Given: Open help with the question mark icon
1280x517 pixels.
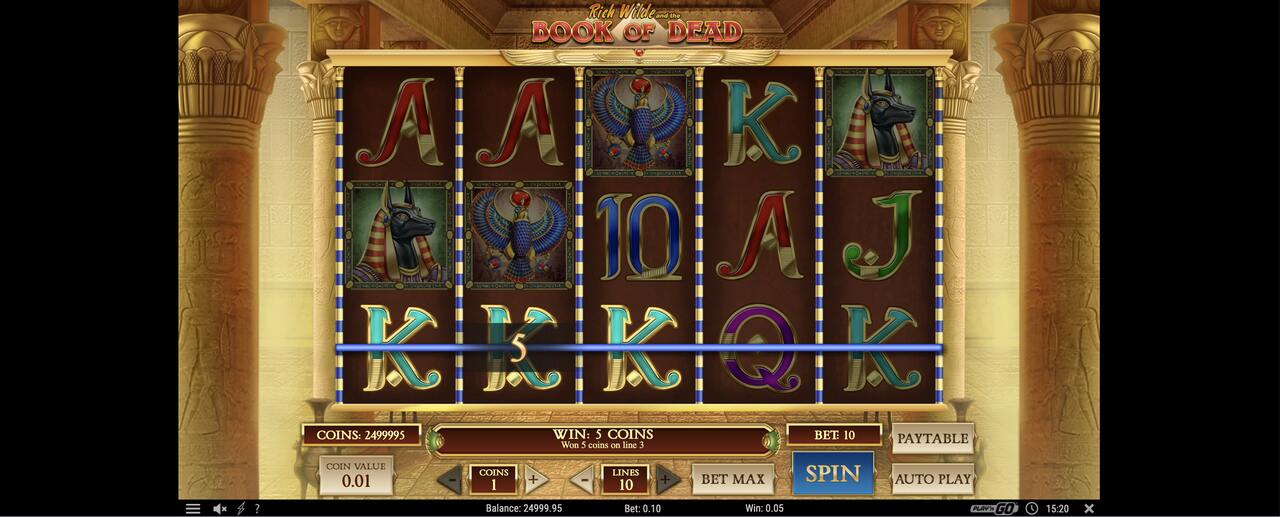Looking at the screenshot, I should click(257, 509).
